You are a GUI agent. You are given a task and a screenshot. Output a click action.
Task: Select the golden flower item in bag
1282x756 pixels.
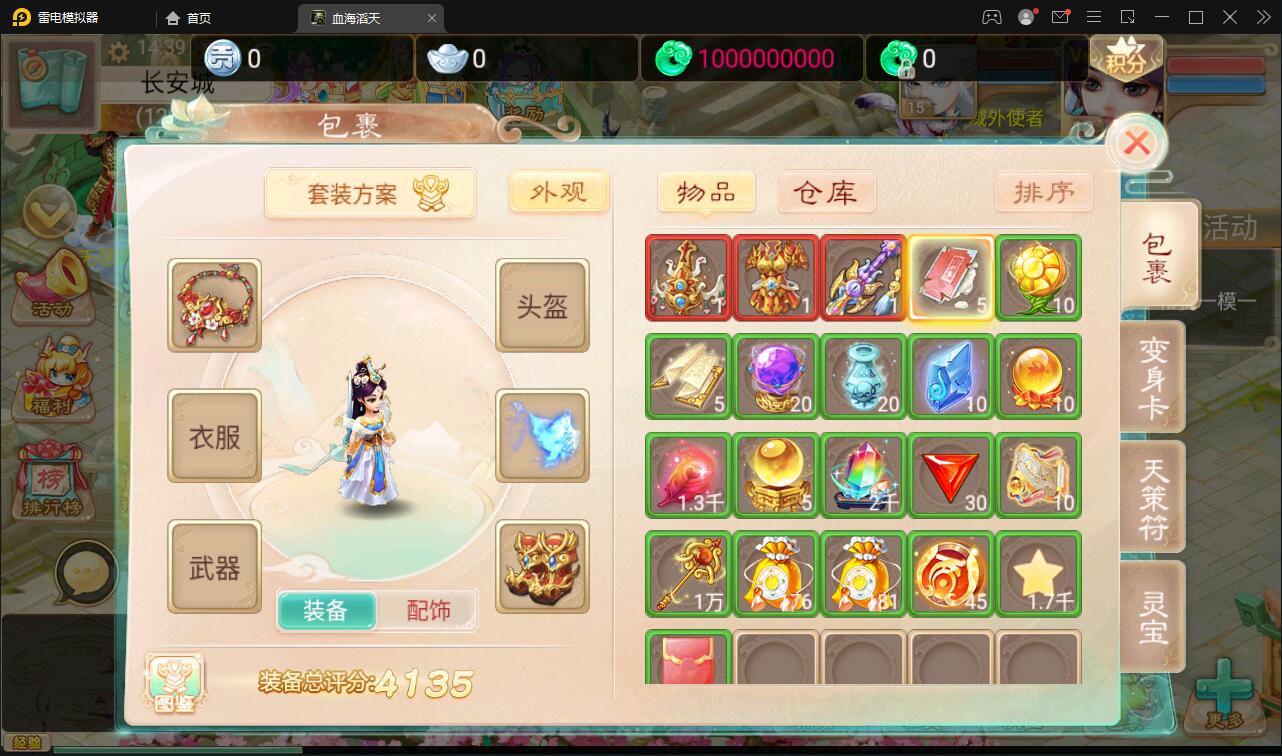coord(1038,278)
